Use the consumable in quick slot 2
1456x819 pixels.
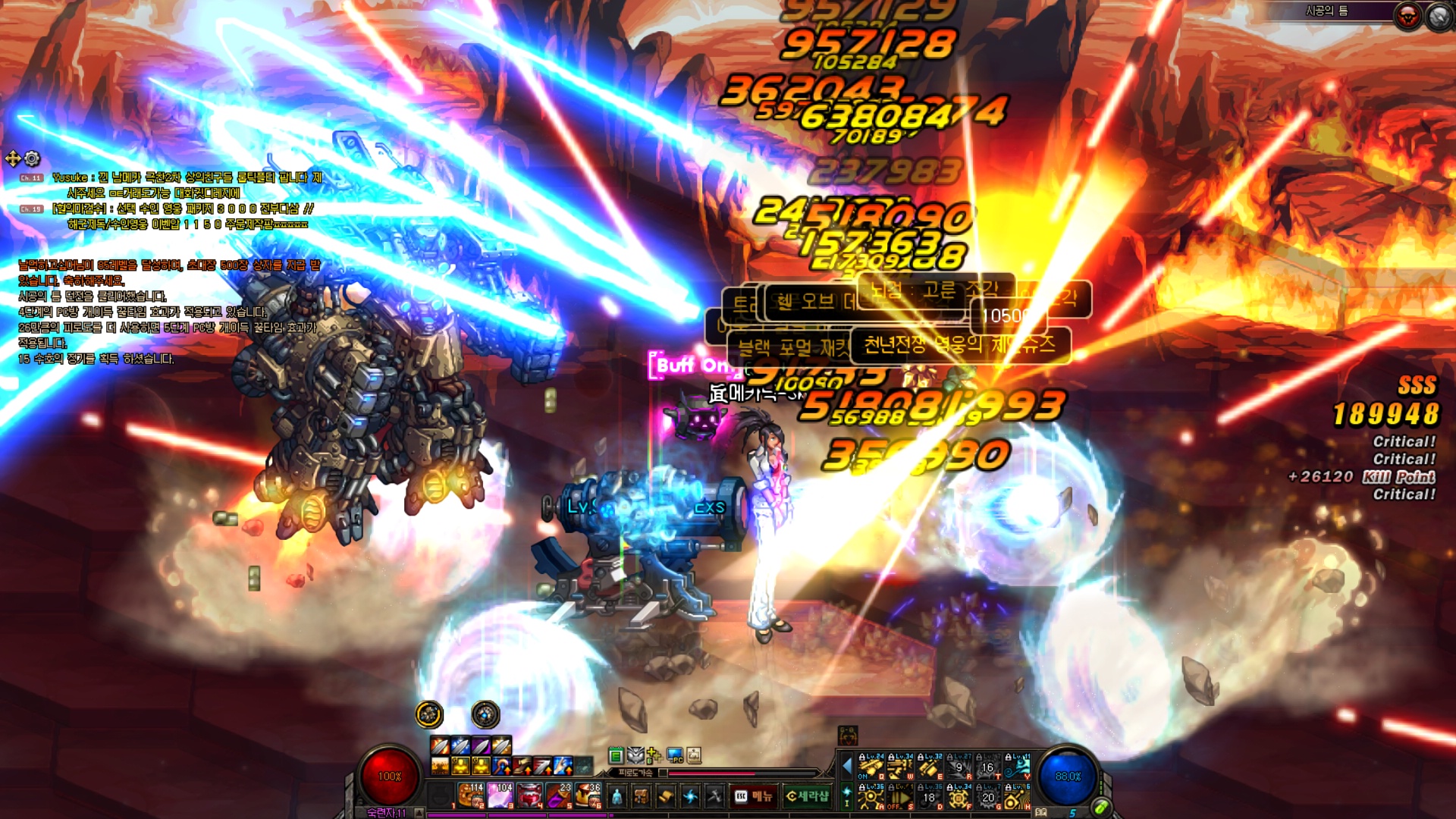point(471,795)
